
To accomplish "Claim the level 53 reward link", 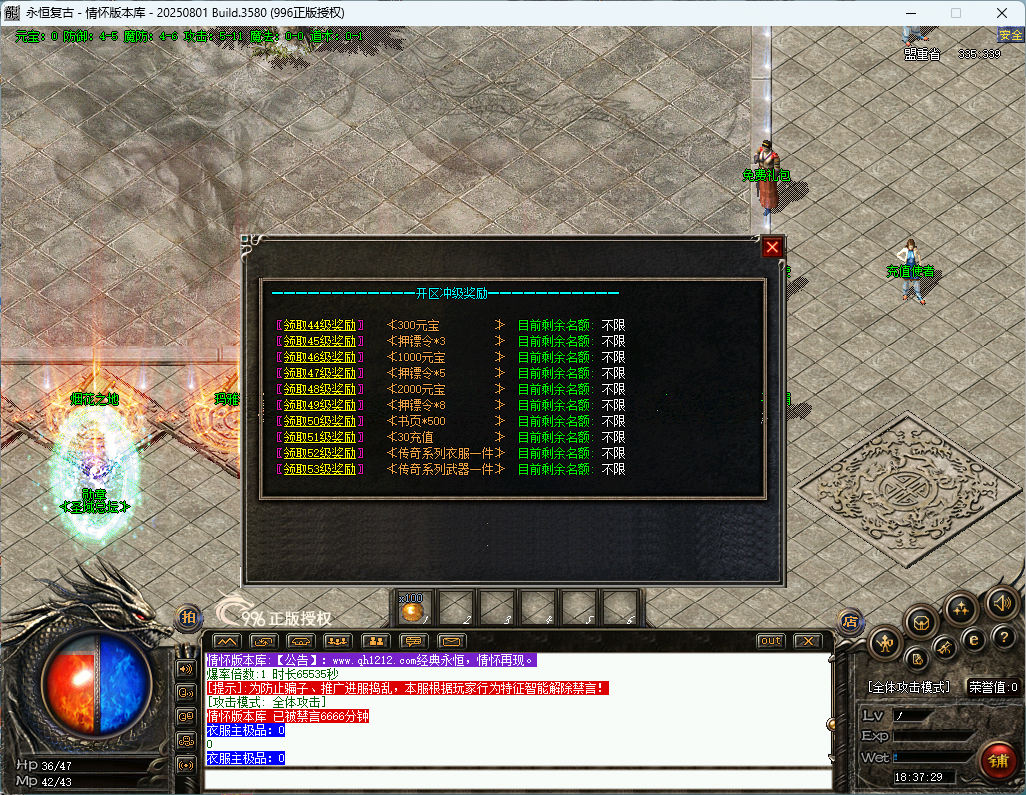I will [320, 469].
